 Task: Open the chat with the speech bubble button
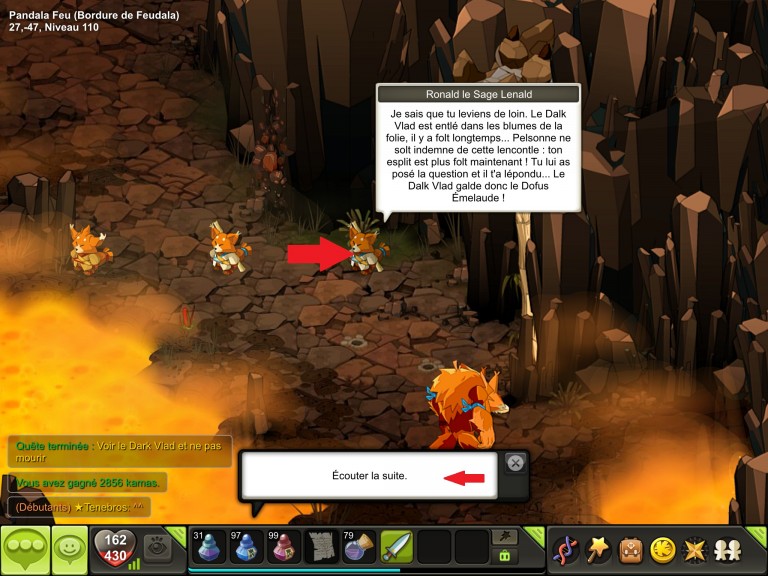click(x=23, y=549)
